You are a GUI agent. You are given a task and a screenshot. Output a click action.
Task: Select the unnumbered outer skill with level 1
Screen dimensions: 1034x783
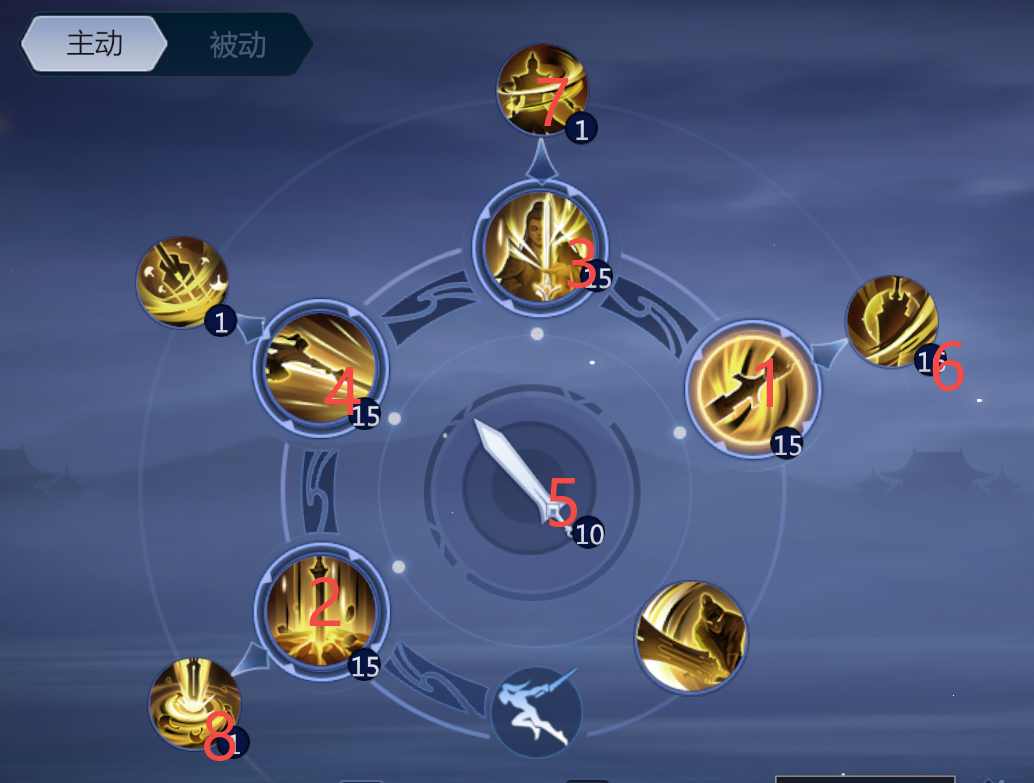click(x=182, y=282)
